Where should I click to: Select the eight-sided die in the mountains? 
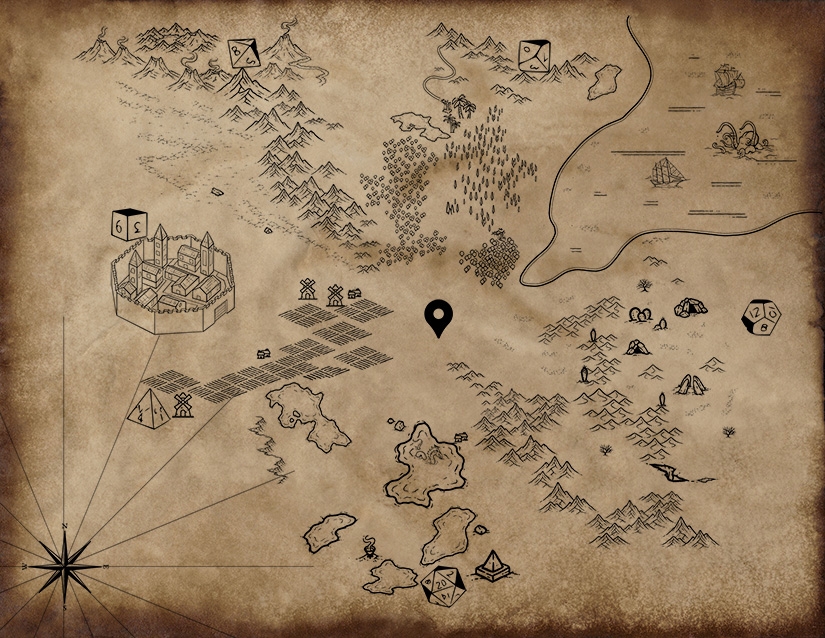(242, 52)
